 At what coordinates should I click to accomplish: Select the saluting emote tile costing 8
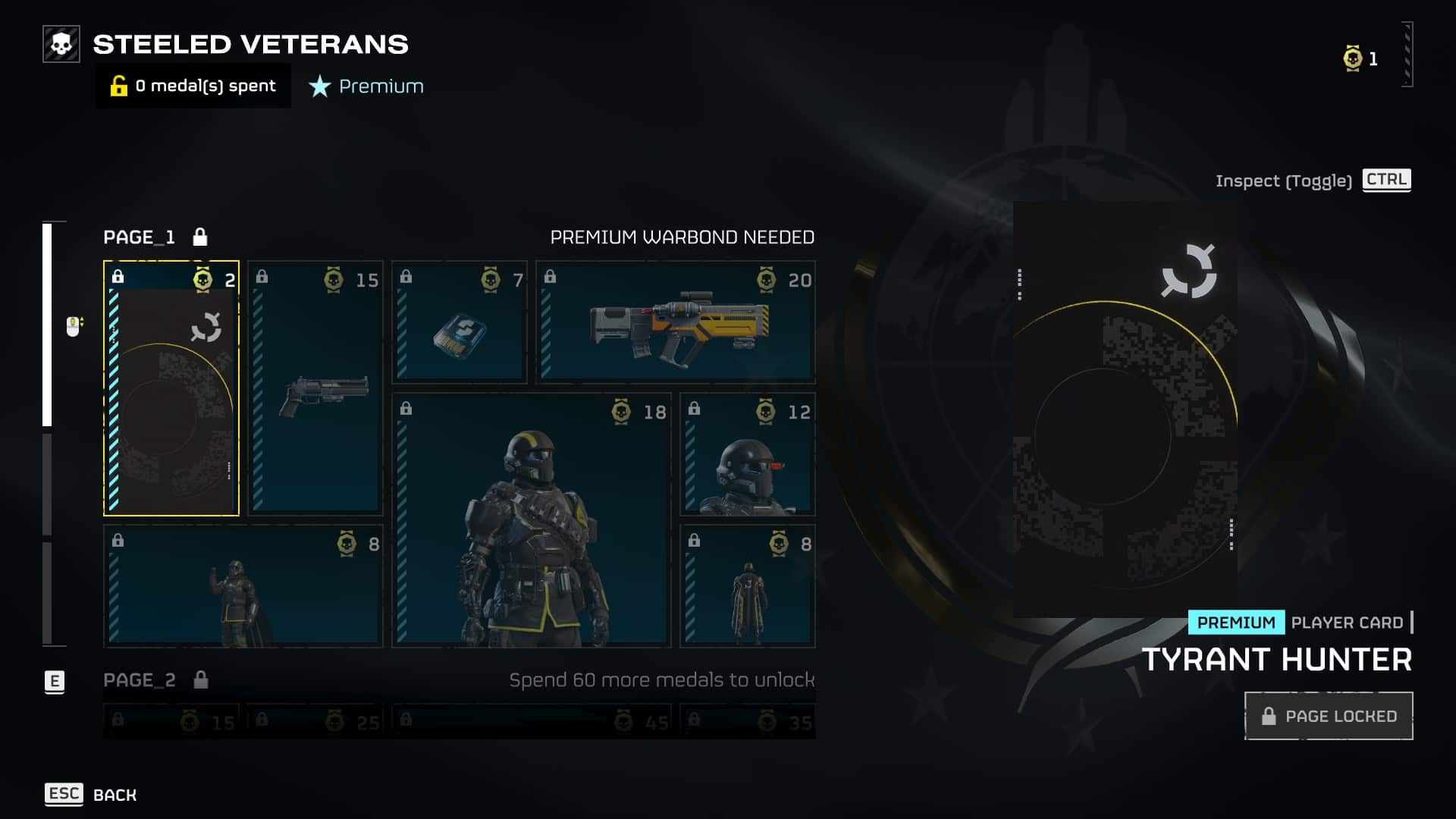click(x=243, y=586)
